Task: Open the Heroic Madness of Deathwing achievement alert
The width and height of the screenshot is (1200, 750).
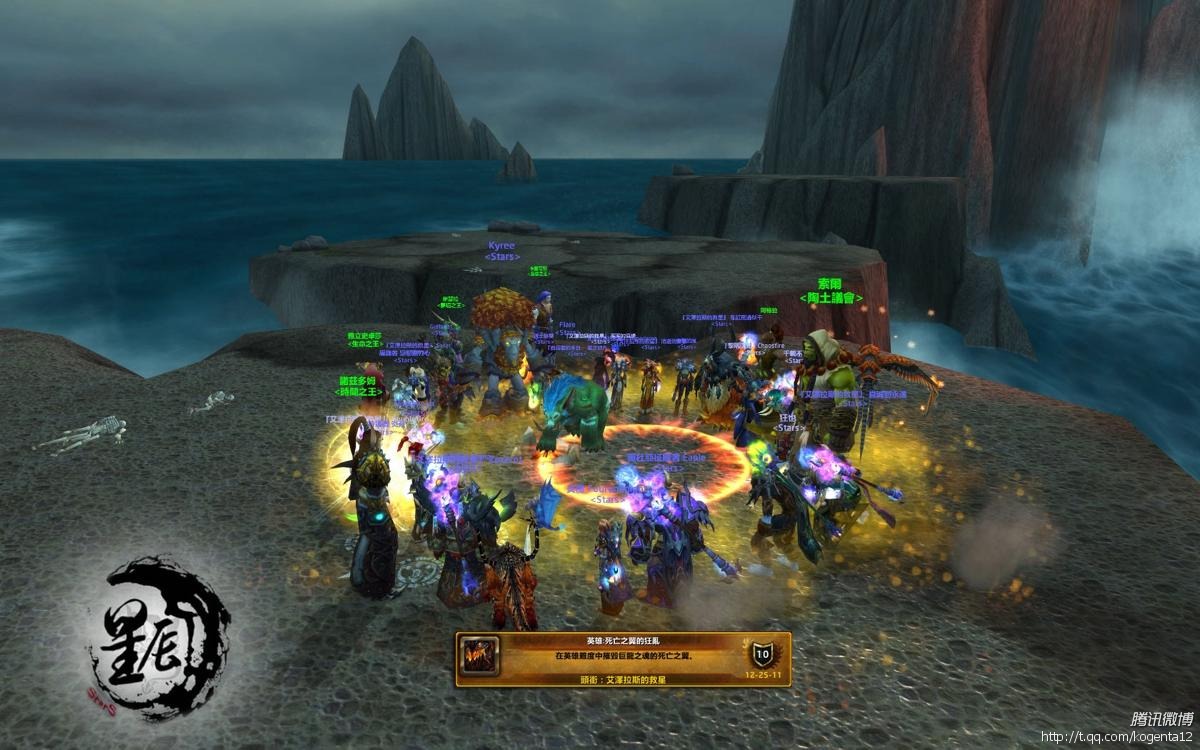Action: click(622, 658)
